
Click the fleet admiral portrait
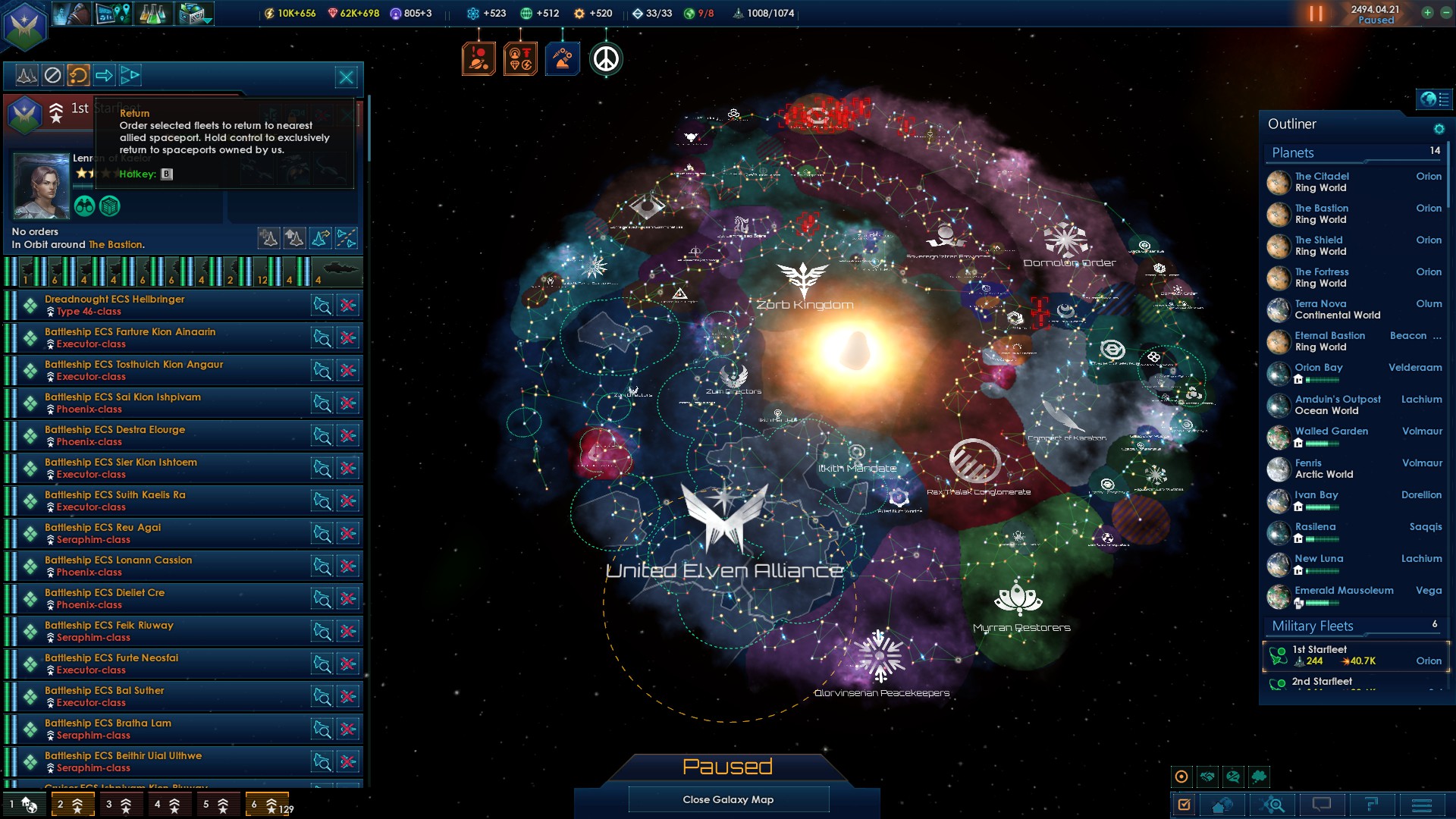41,186
